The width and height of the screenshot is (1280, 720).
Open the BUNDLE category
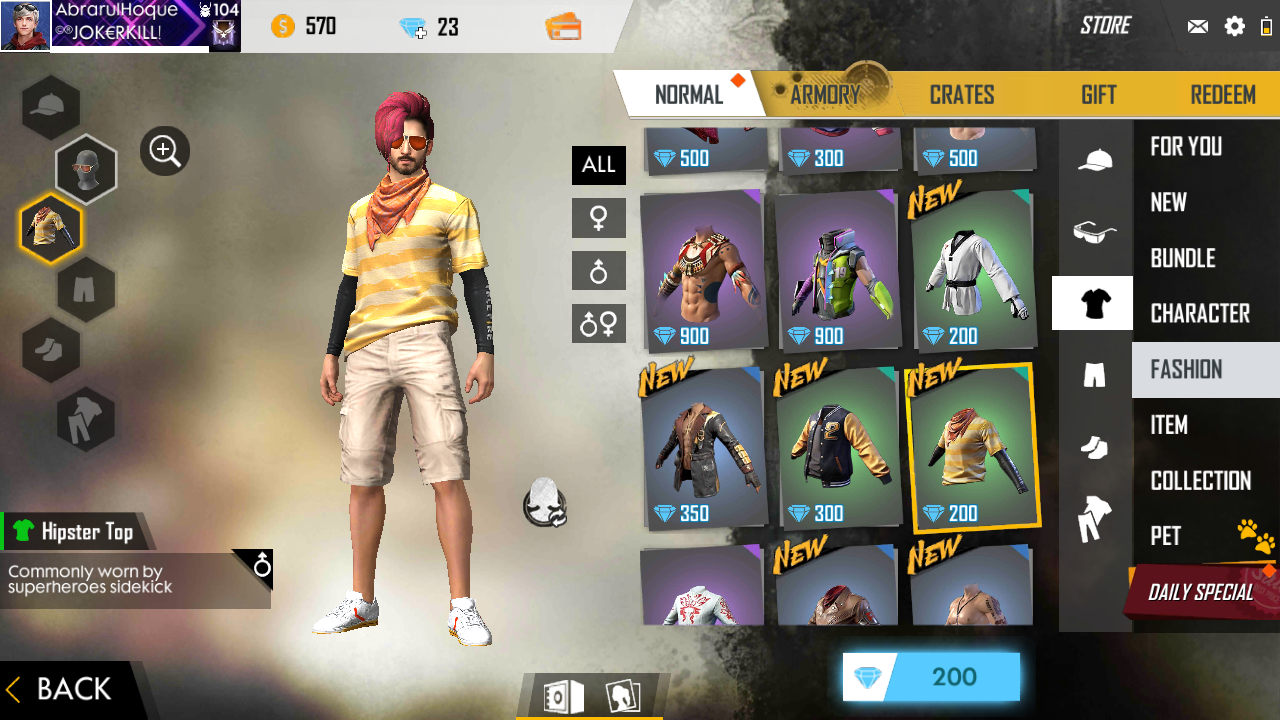click(1182, 258)
